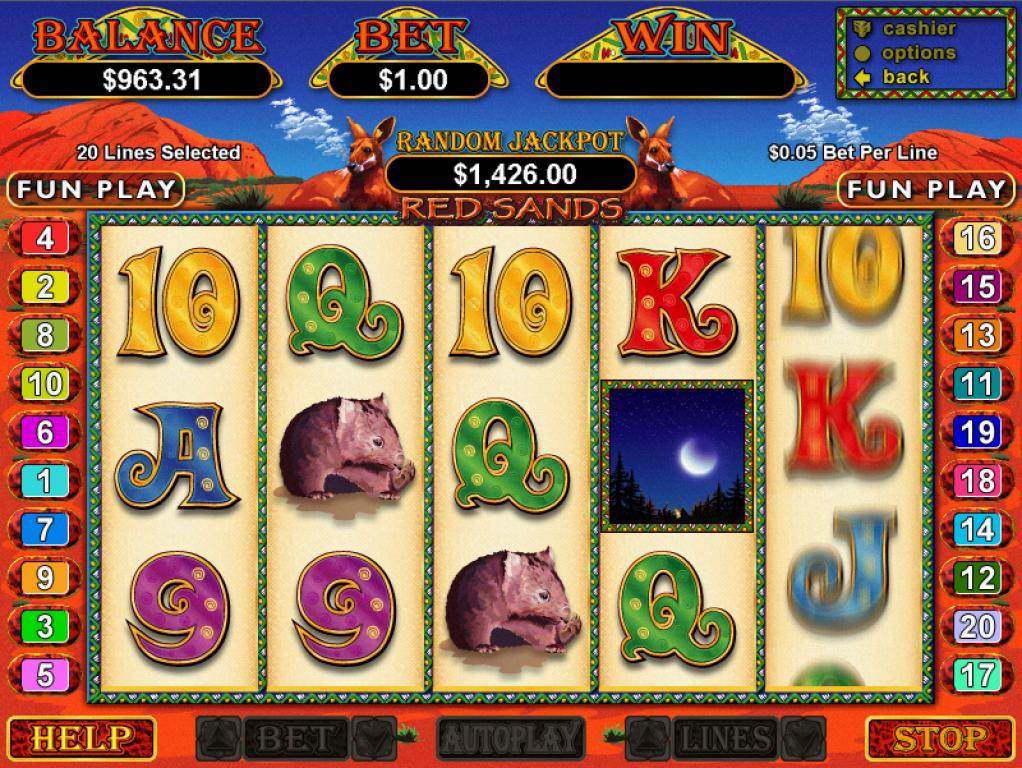Select payline number 1
This screenshot has width=1022, height=768.
[x=45, y=481]
